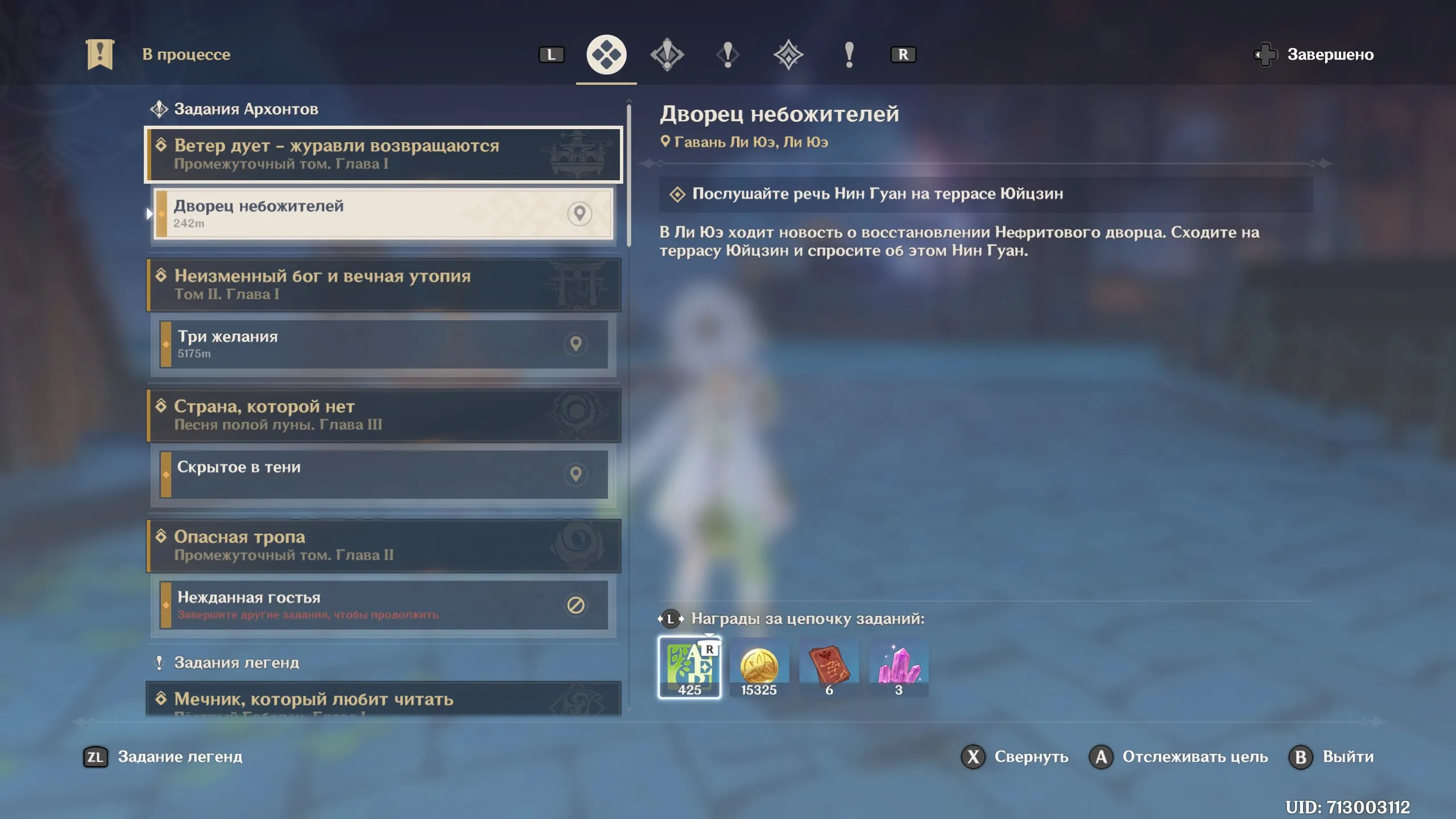Open the chapter 'Опасная тропа'
This screenshot has width=1456, height=819.
[x=383, y=545]
